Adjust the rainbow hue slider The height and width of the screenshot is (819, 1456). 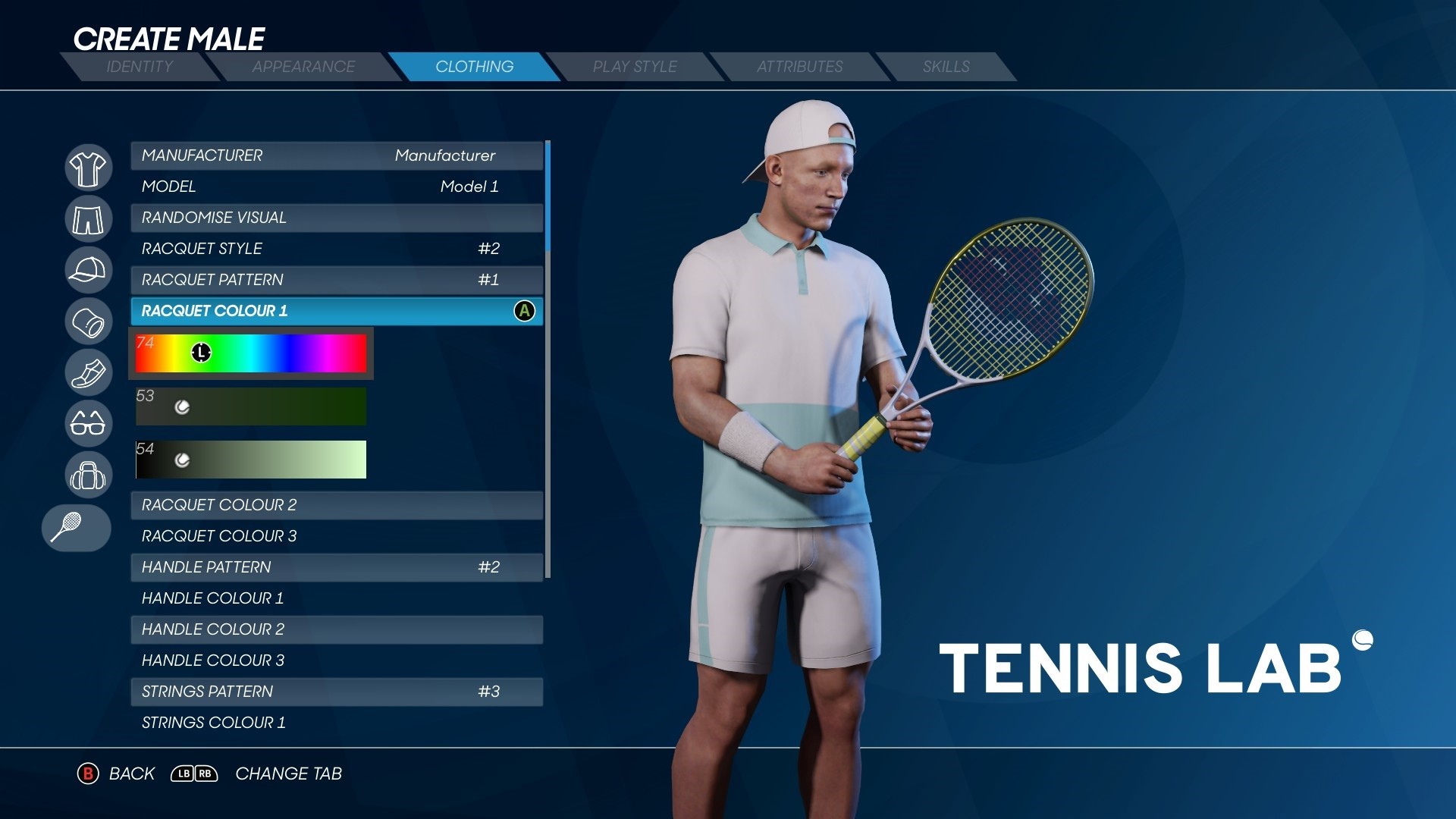[x=251, y=353]
